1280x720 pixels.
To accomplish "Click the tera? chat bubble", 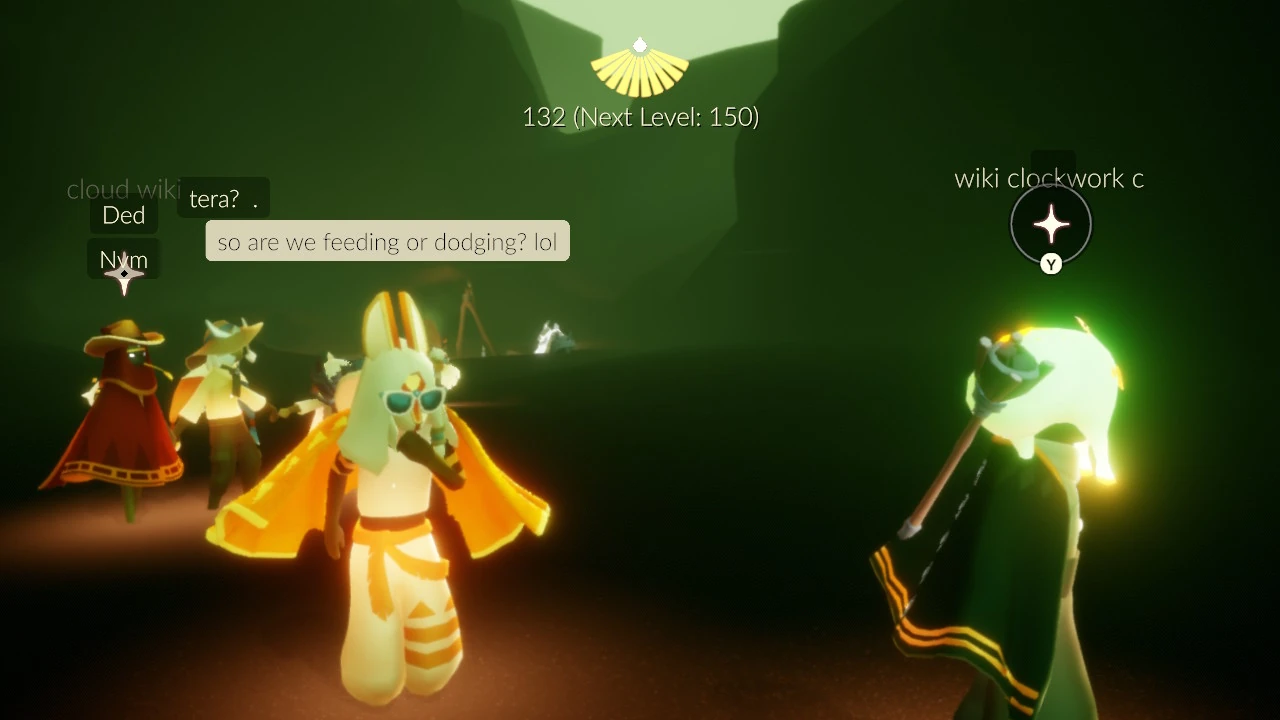I will [x=222, y=198].
